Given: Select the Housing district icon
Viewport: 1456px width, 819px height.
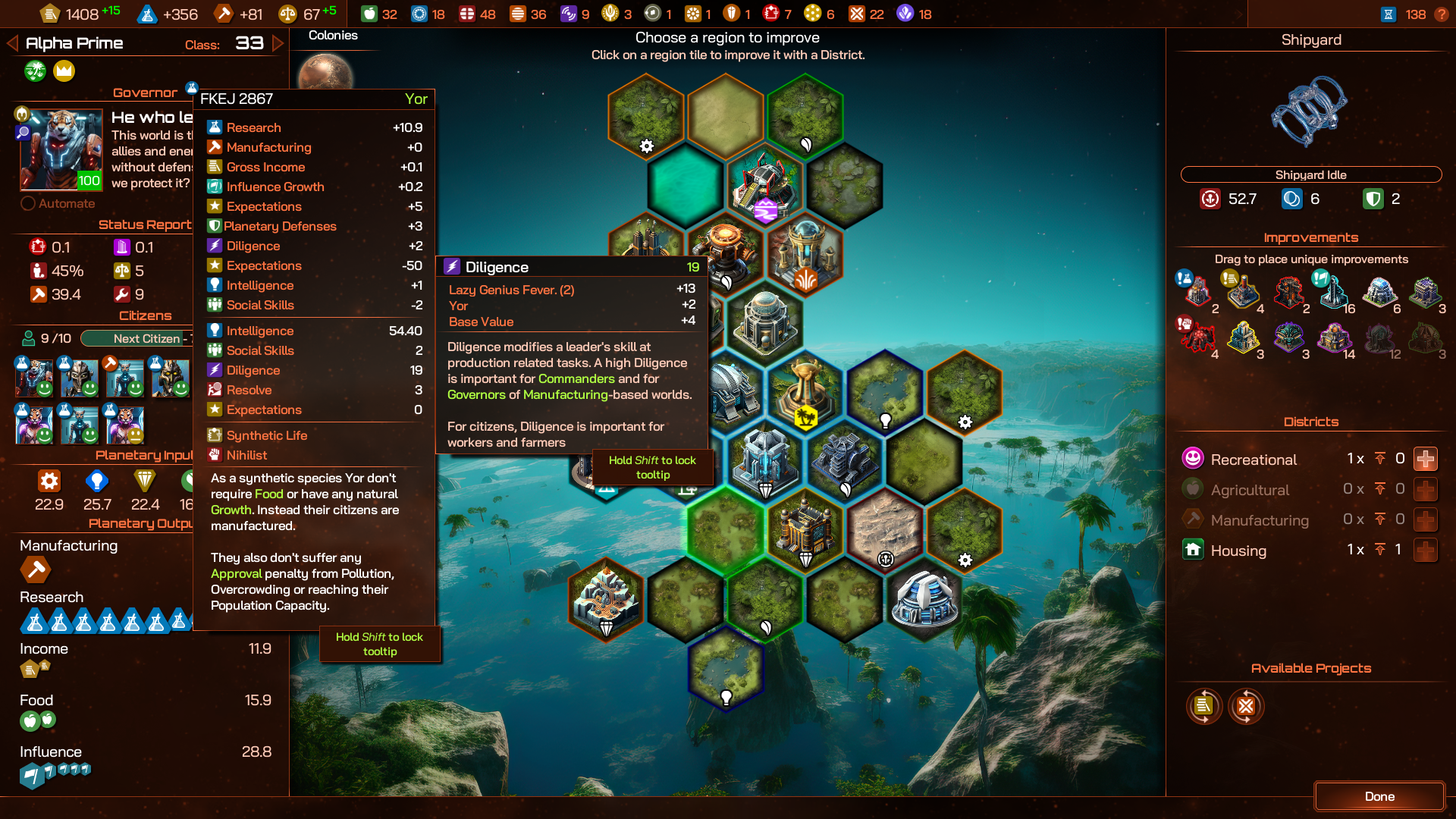Looking at the screenshot, I should click(1193, 550).
